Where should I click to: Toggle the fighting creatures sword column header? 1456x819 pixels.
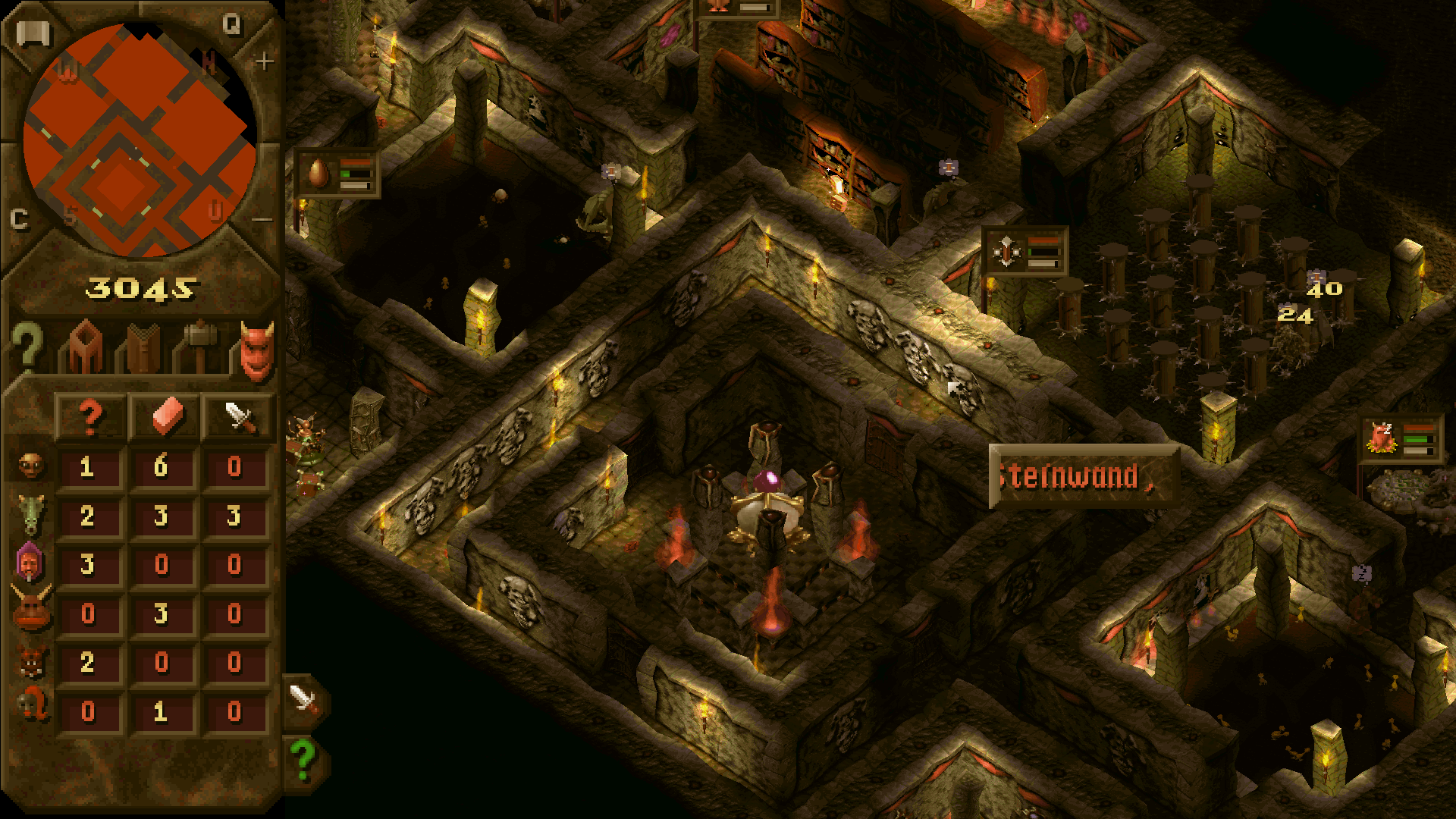click(x=237, y=413)
